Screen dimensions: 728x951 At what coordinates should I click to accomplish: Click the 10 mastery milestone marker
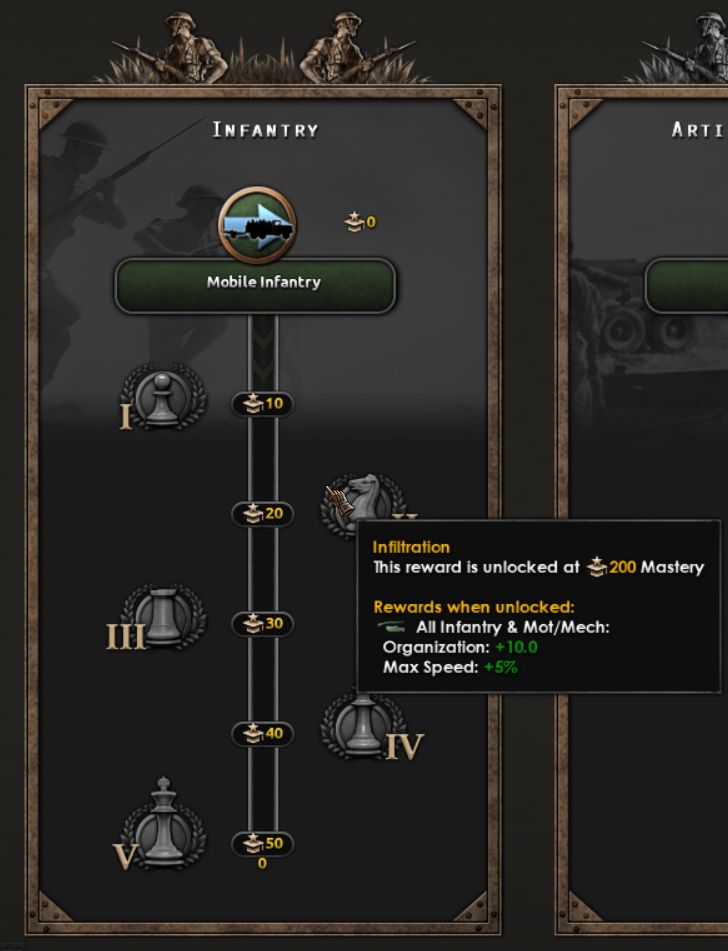pos(262,404)
